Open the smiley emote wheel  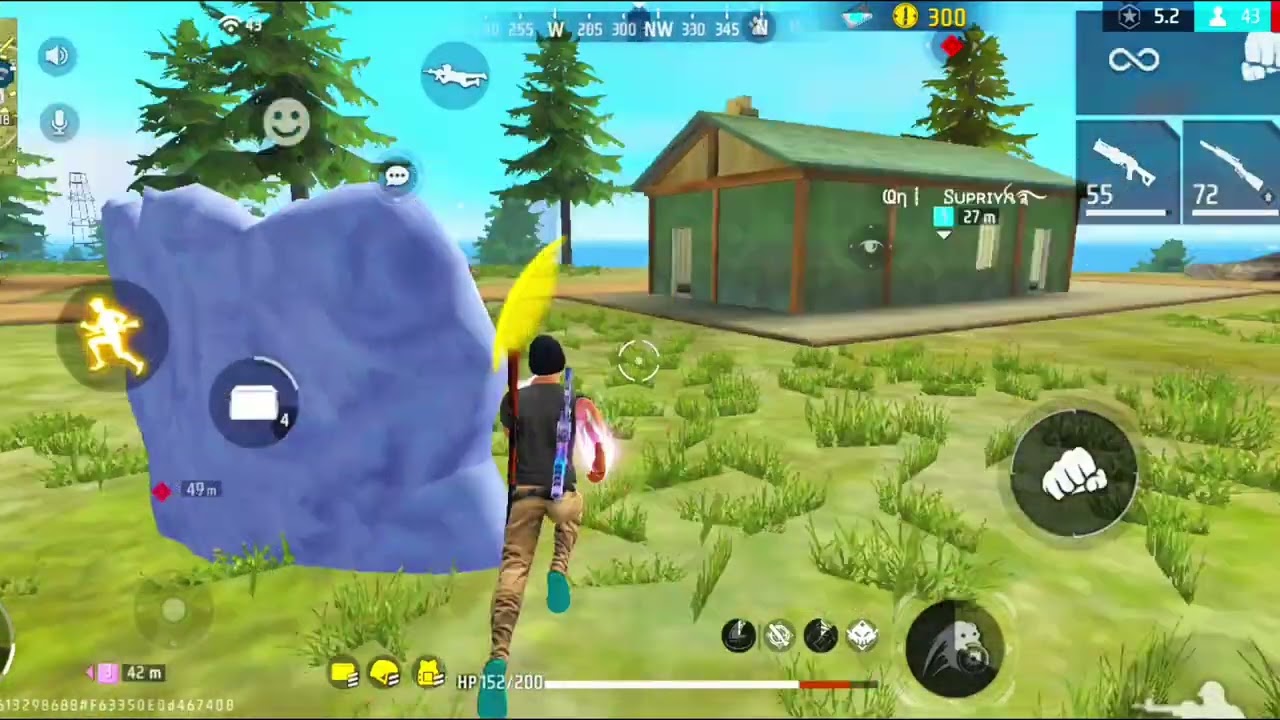tap(286, 122)
